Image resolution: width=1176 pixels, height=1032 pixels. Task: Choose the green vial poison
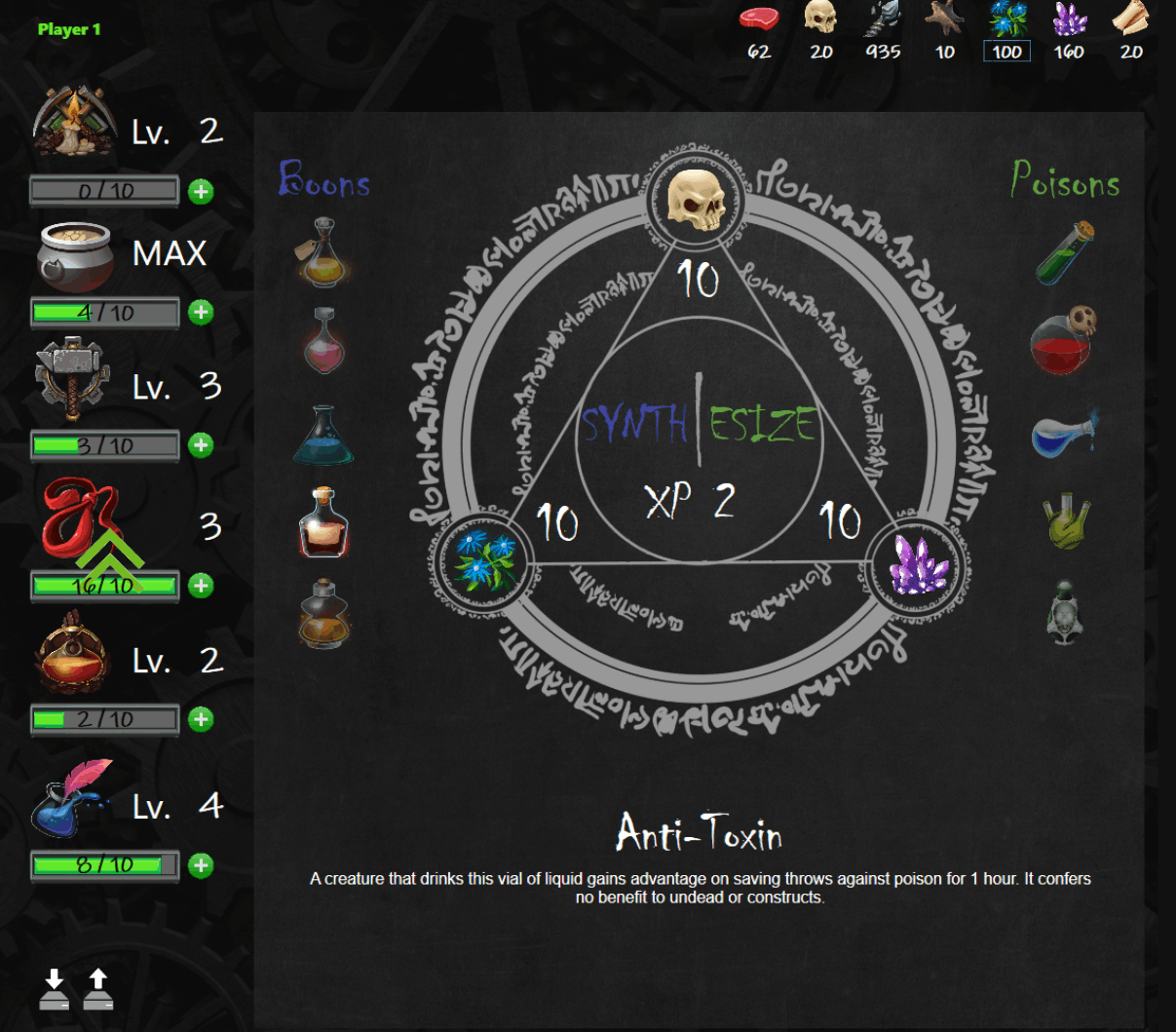coord(1064,253)
